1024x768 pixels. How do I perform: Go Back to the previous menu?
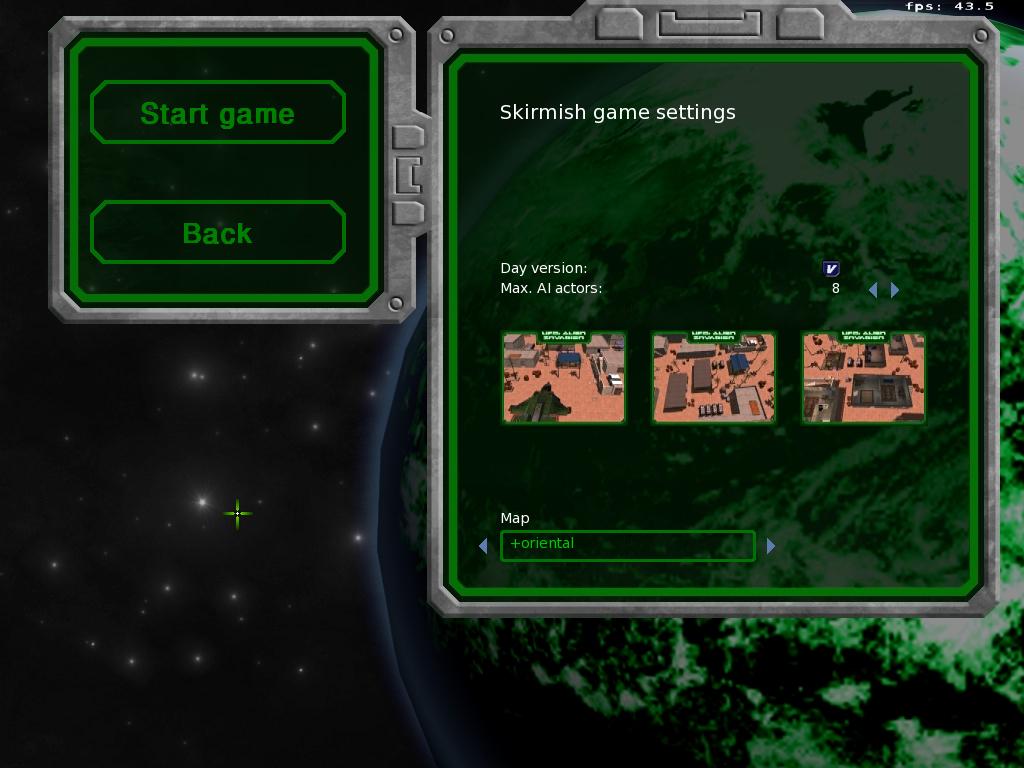tap(217, 233)
